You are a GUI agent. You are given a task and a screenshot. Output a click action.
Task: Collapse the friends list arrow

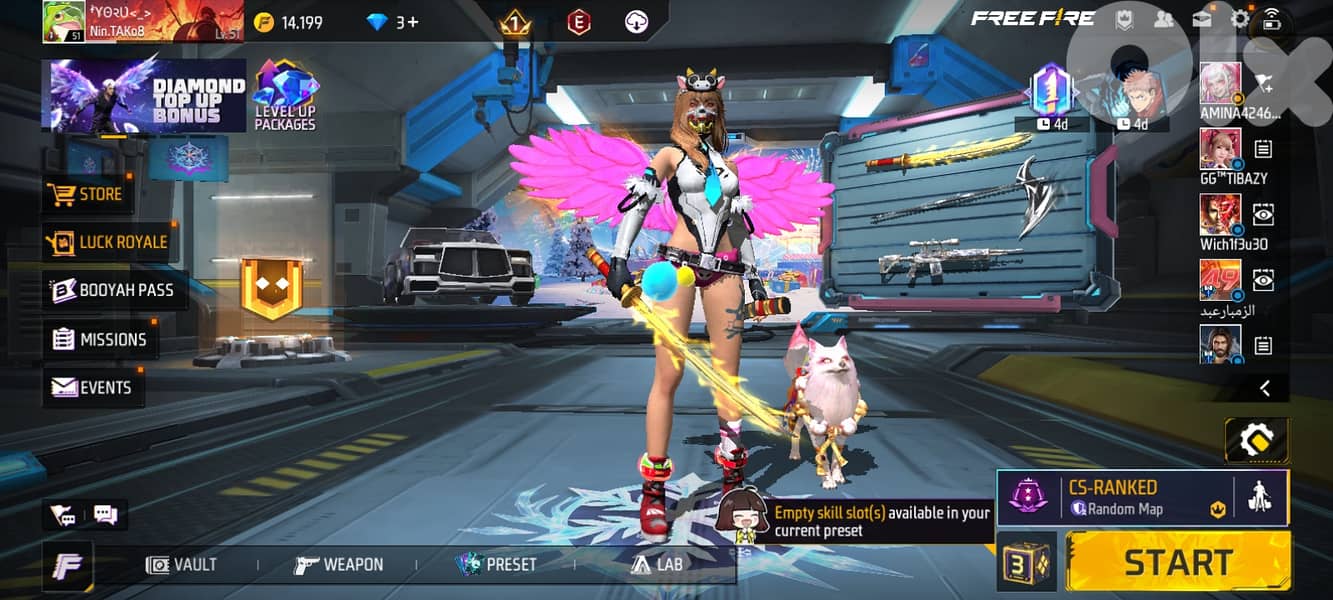pyautogui.click(x=1265, y=388)
